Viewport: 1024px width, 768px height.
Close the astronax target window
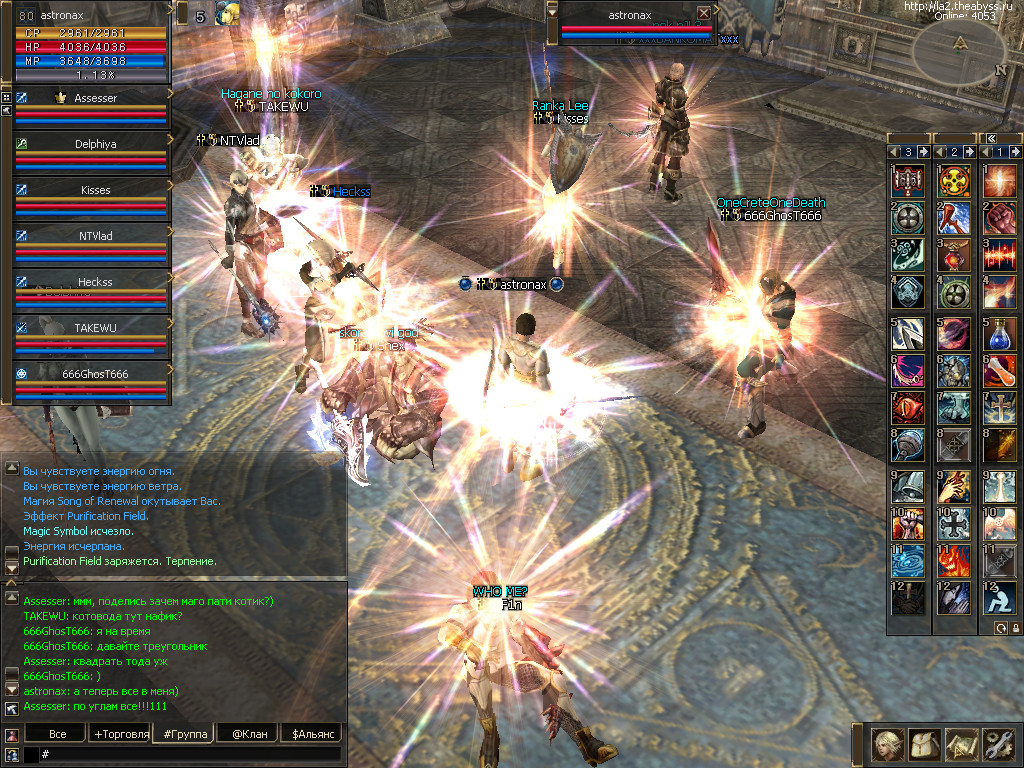[704, 13]
